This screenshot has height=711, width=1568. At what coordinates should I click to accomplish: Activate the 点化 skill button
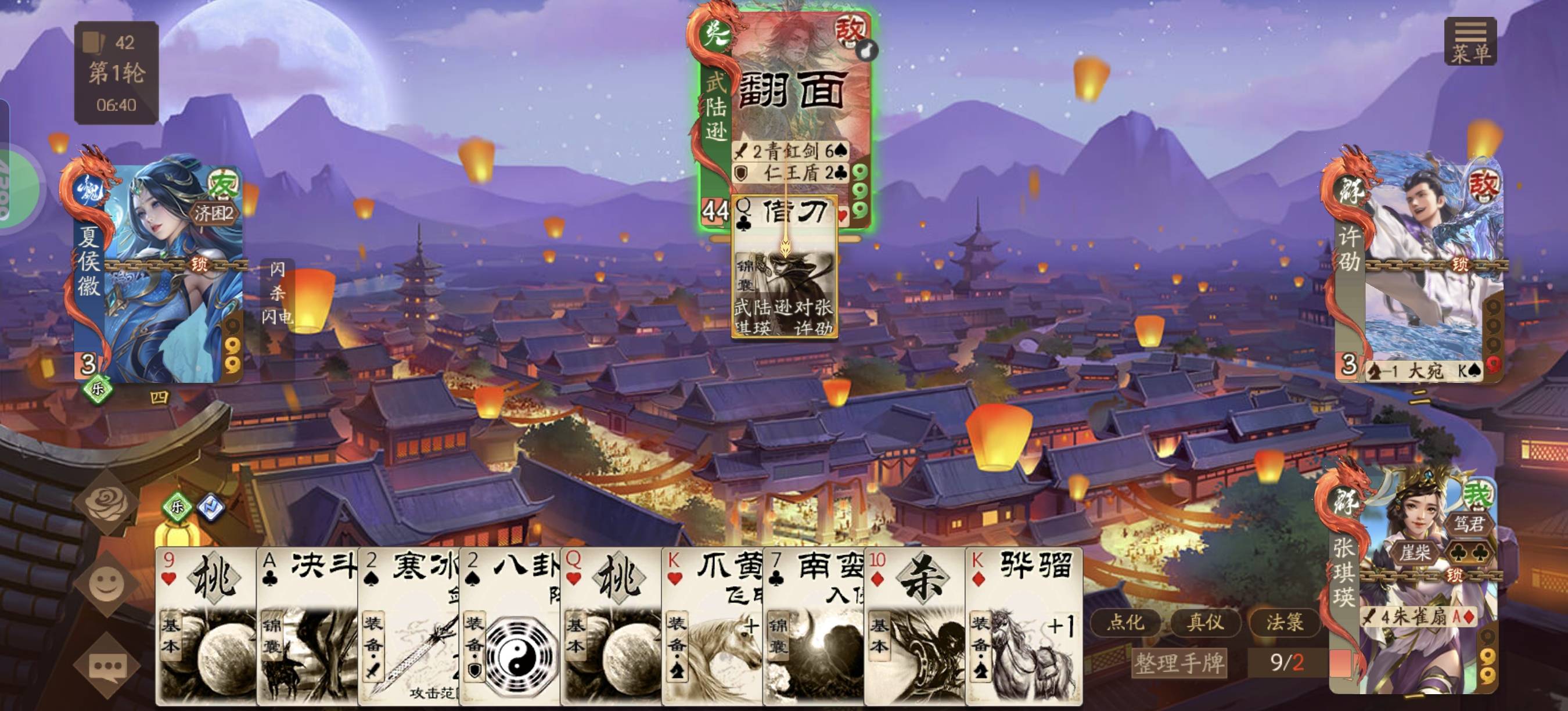point(1125,622)
